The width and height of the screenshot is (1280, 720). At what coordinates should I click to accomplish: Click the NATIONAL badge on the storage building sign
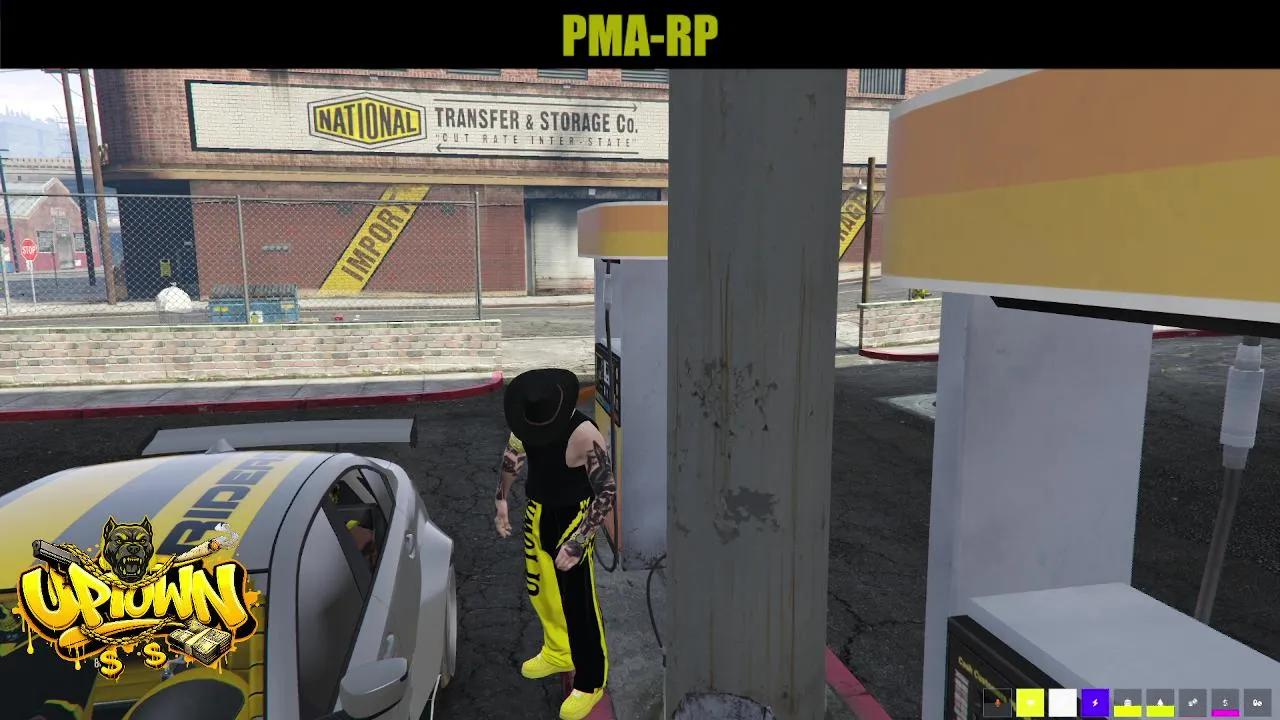pos(367,118)
